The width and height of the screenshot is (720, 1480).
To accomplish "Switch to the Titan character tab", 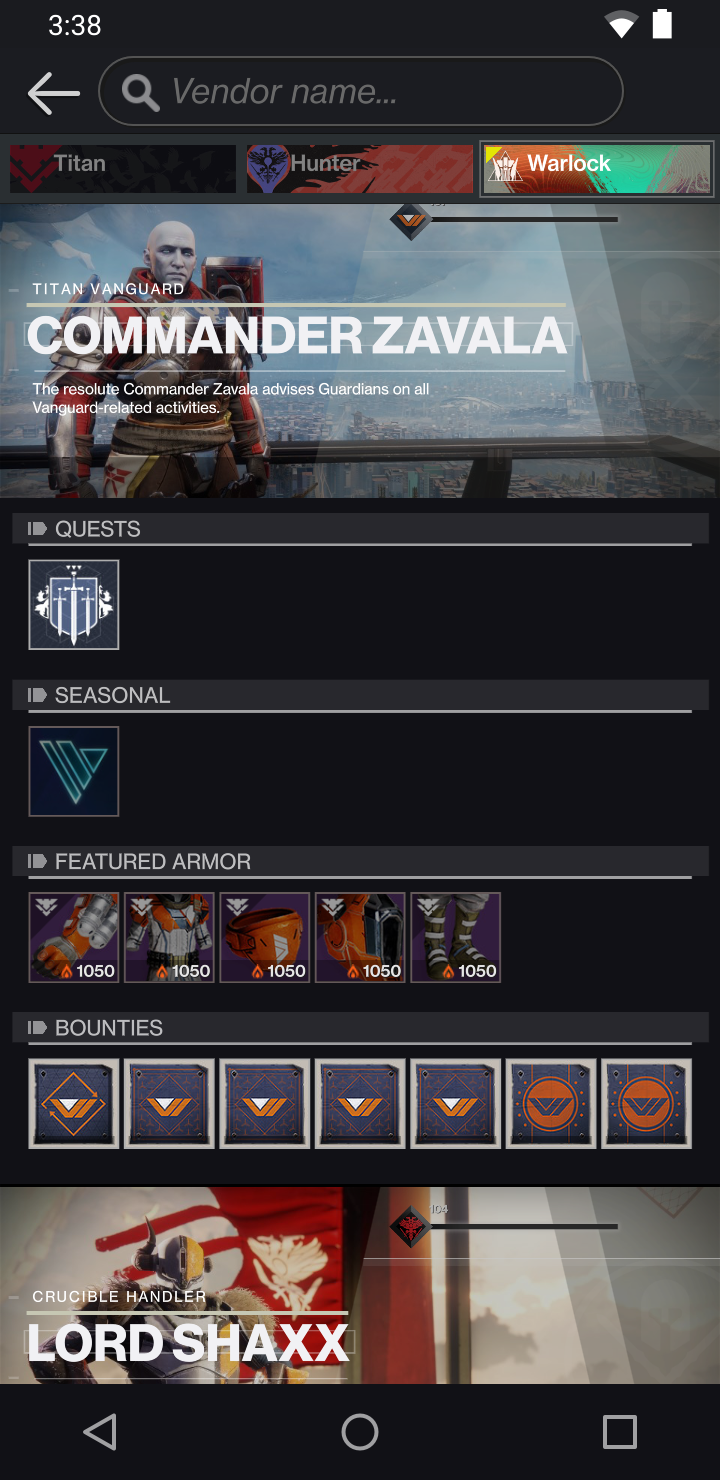I will tap(122, 168).
